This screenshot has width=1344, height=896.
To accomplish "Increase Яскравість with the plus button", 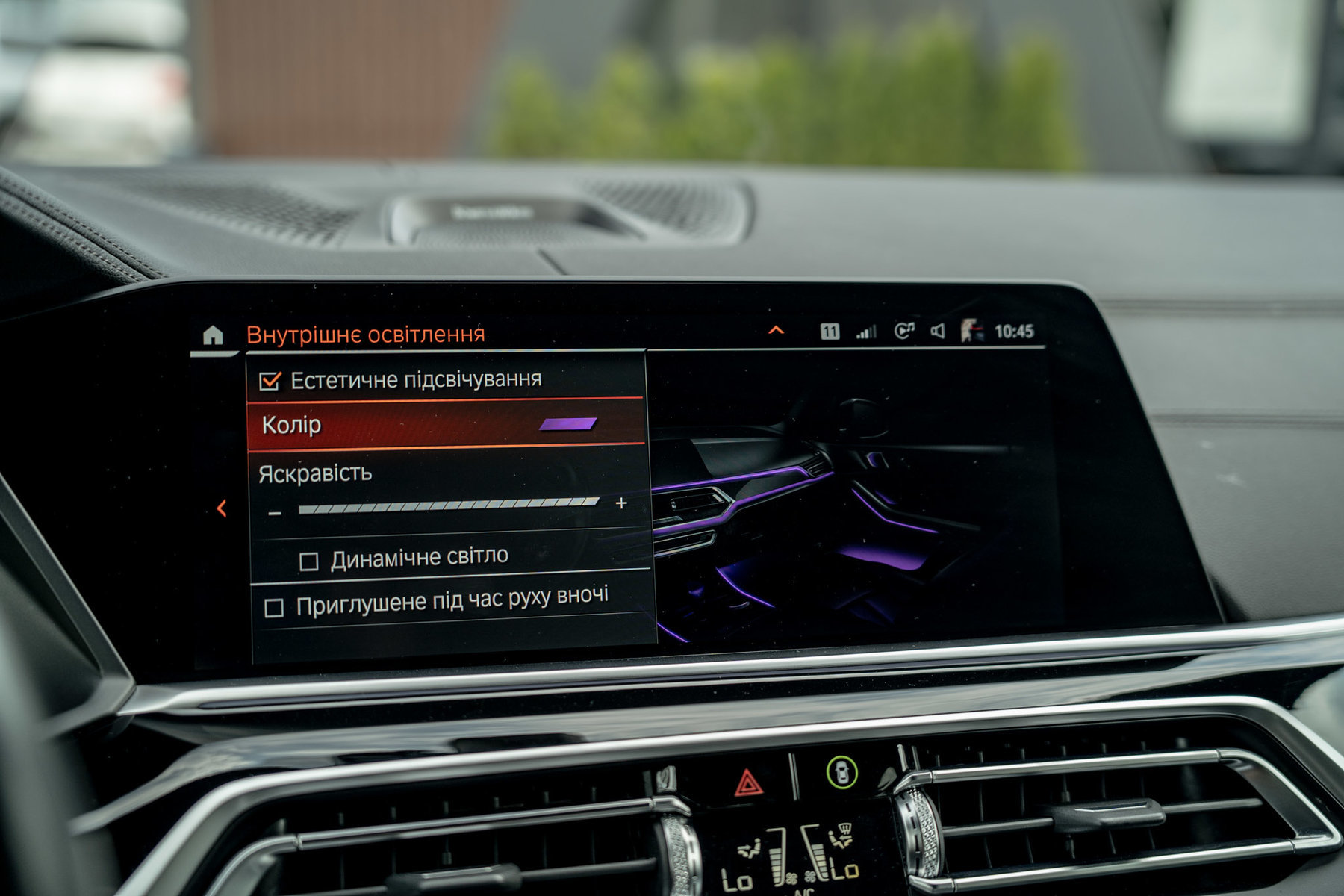I will pyautogui.click(x=621, y=503).
